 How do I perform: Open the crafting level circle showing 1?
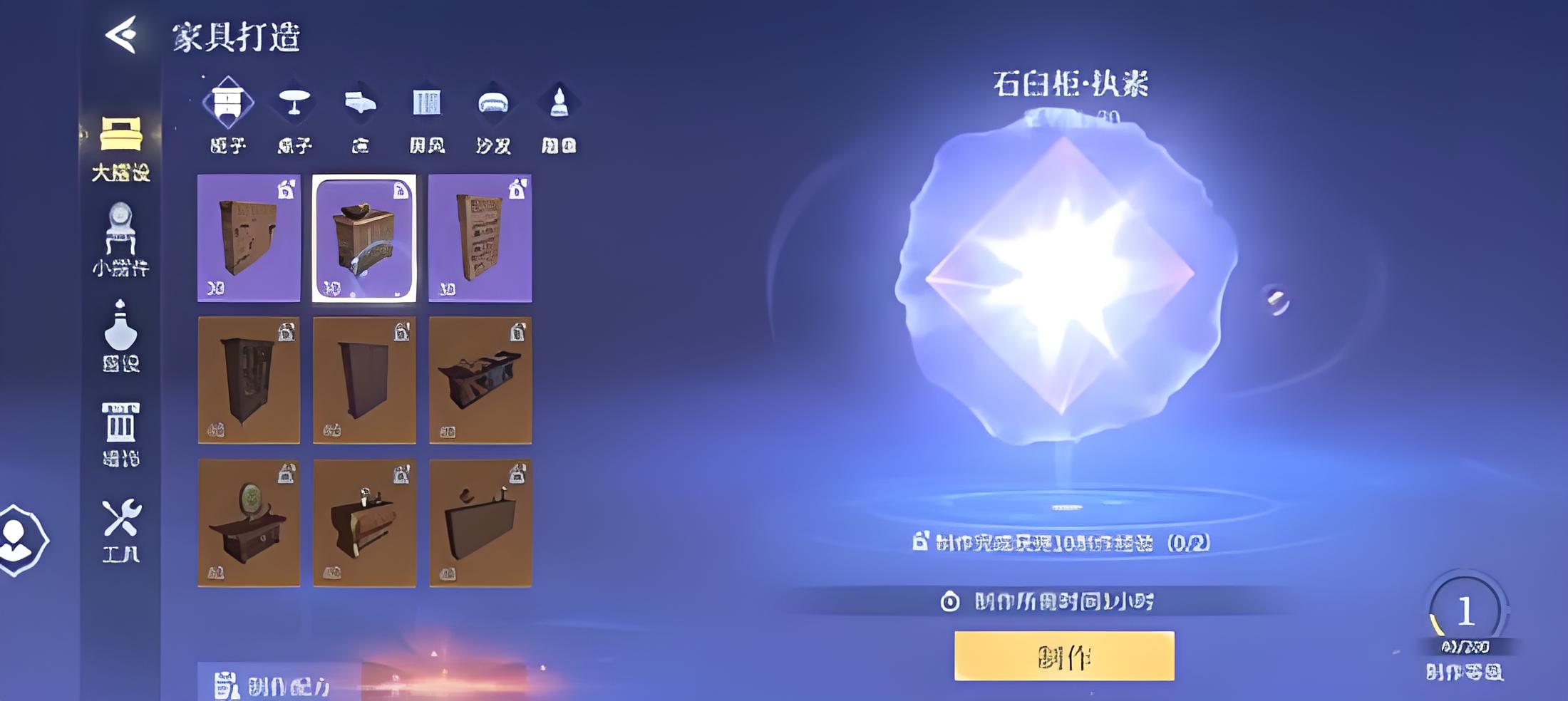coord(1465,611)
